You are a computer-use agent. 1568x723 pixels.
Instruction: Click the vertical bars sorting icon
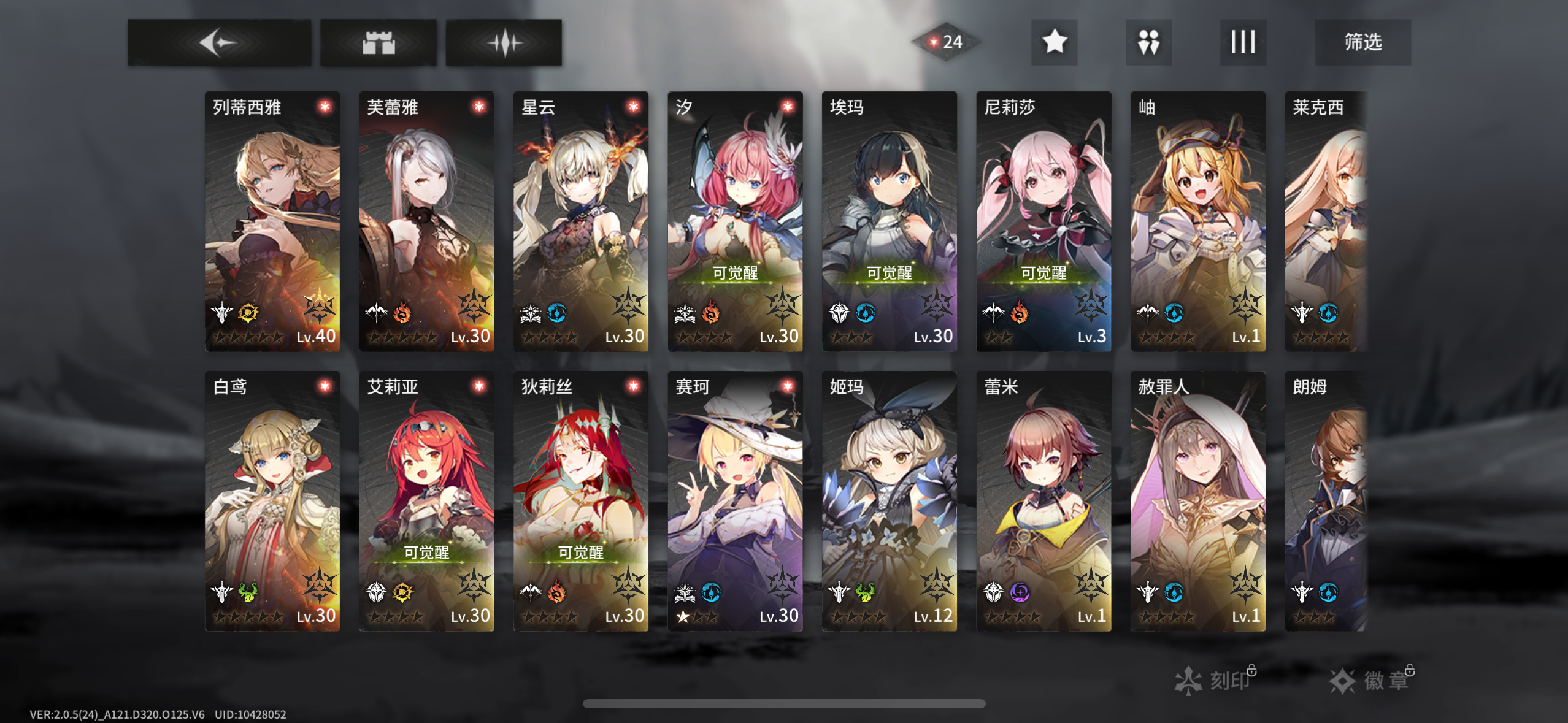tap(1243, 42)
